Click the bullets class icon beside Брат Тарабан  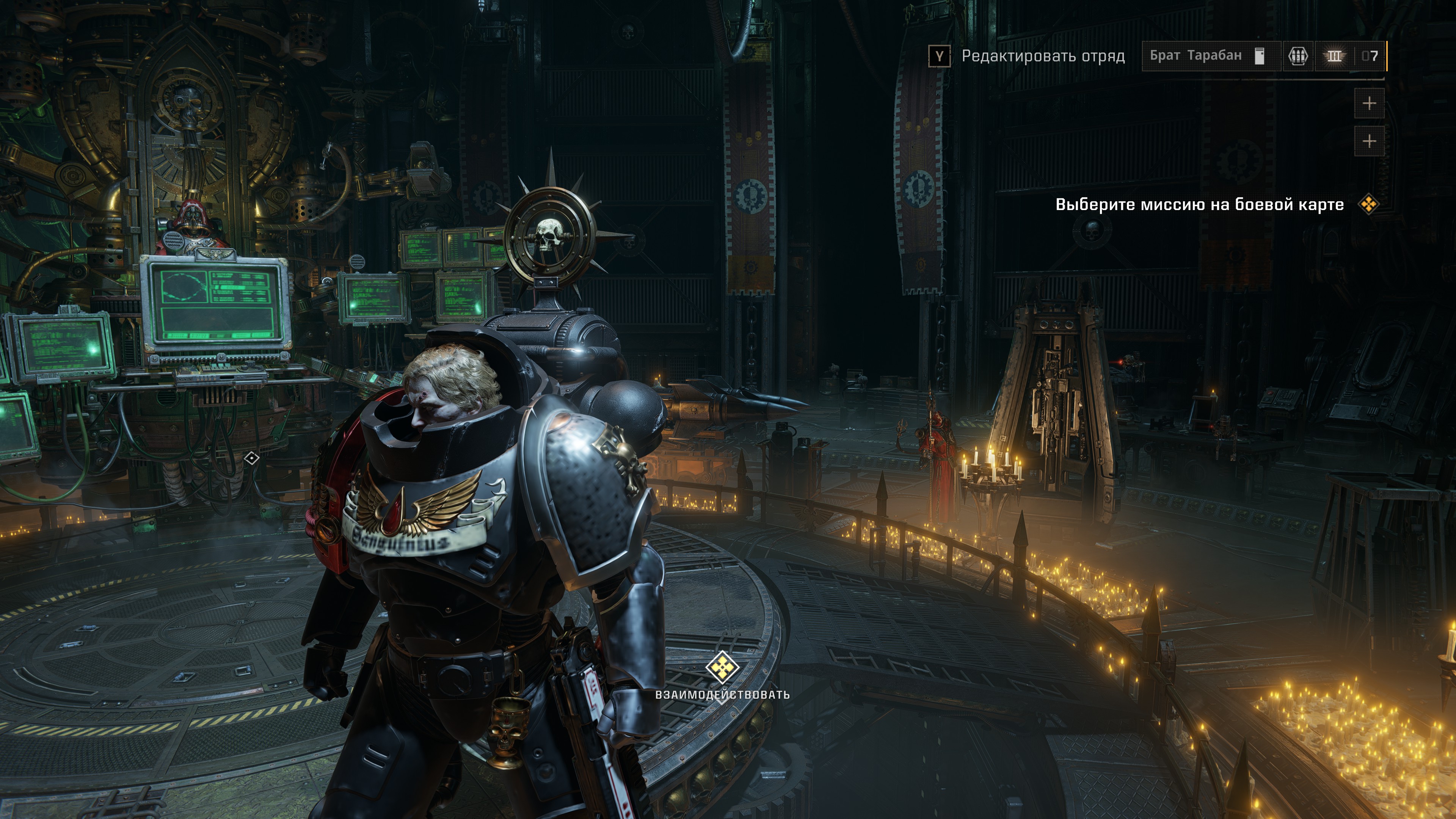pos(1298,56)
